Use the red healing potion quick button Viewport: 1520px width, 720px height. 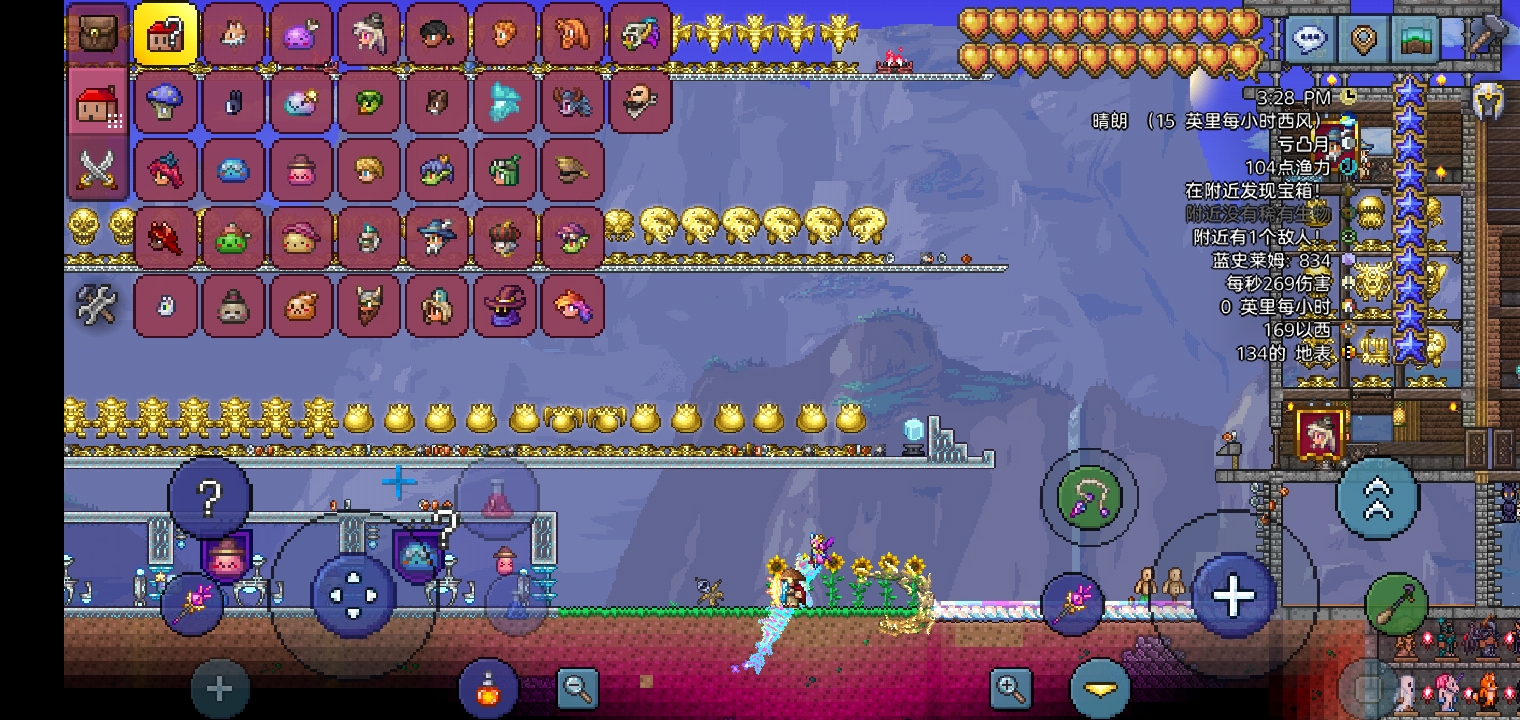click(498, 498)
